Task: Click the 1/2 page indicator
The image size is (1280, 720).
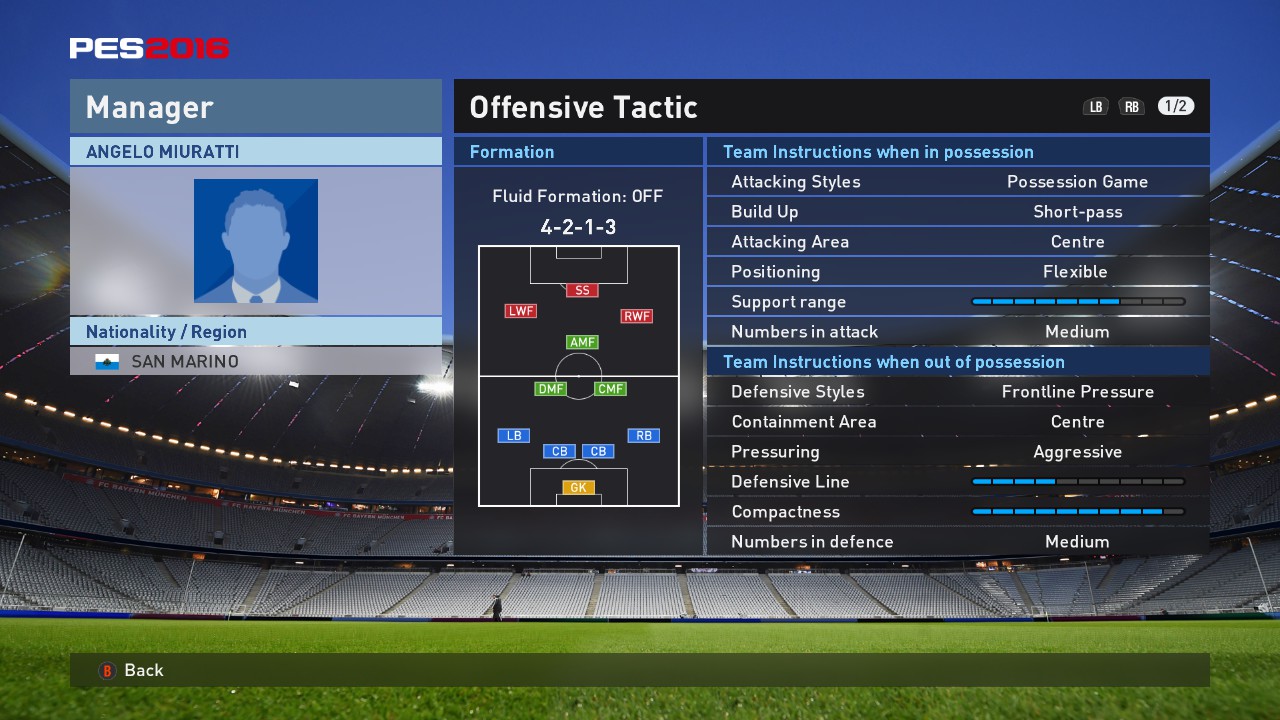Action: 1176,106
